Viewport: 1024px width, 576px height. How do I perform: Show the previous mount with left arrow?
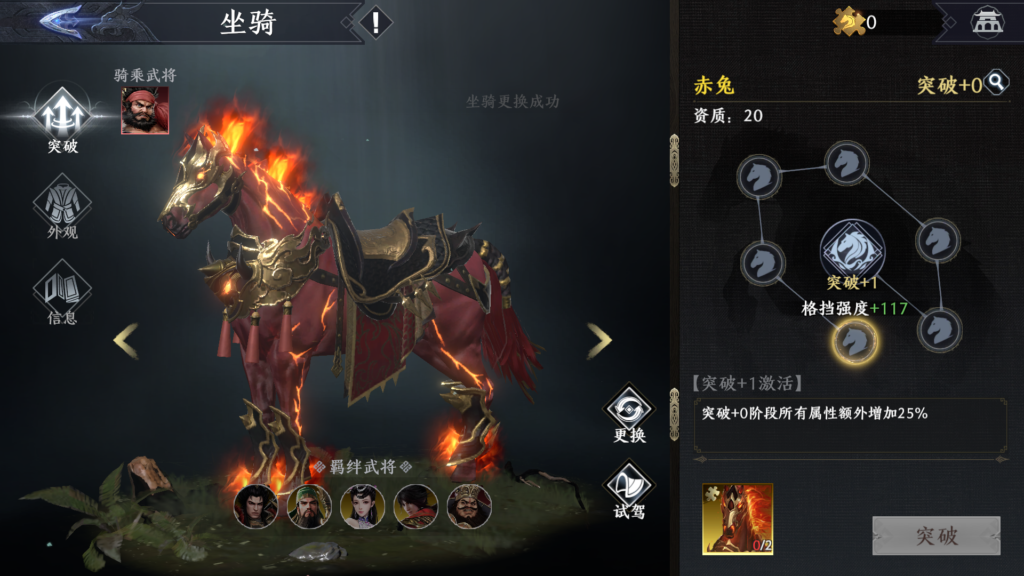point(126,341)
